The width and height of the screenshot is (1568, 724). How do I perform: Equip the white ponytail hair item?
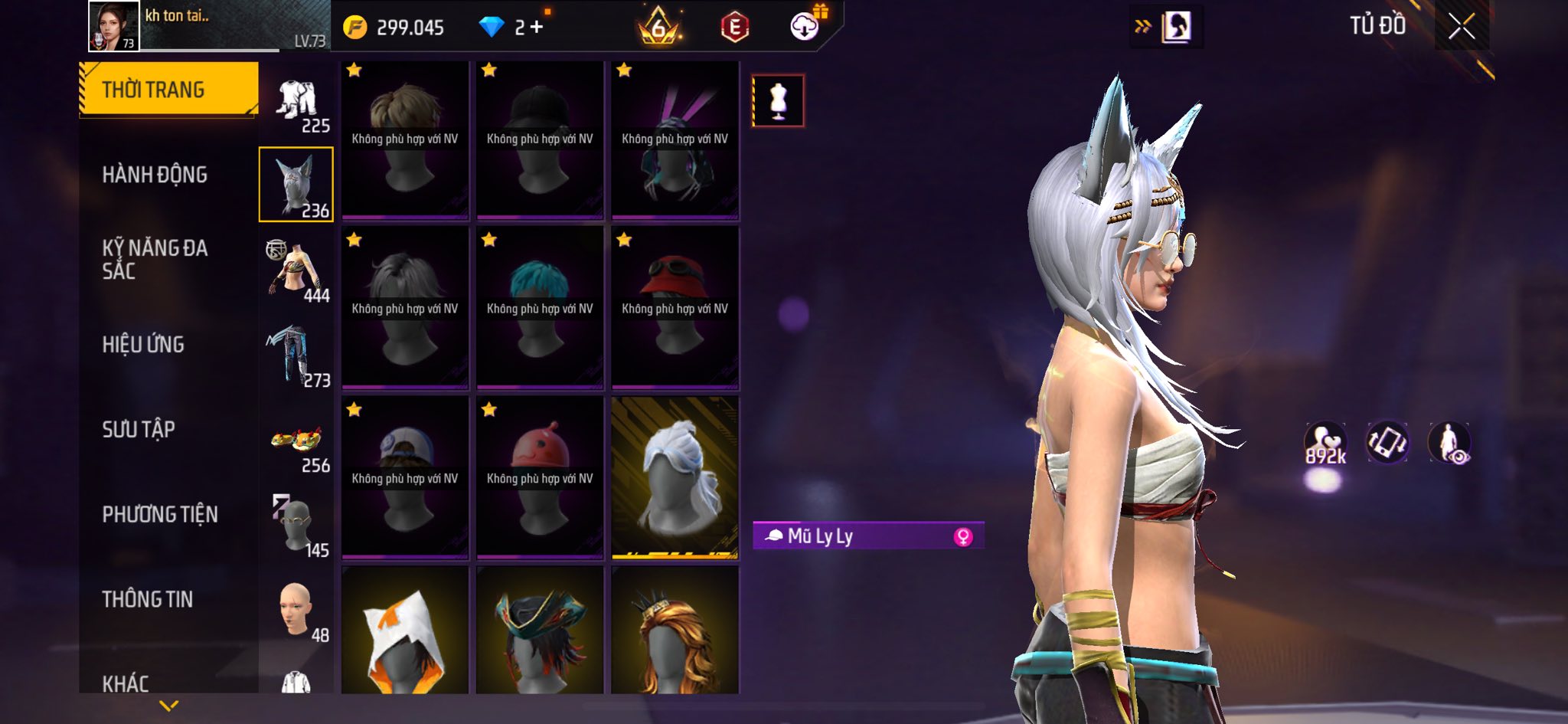[675, 477]
